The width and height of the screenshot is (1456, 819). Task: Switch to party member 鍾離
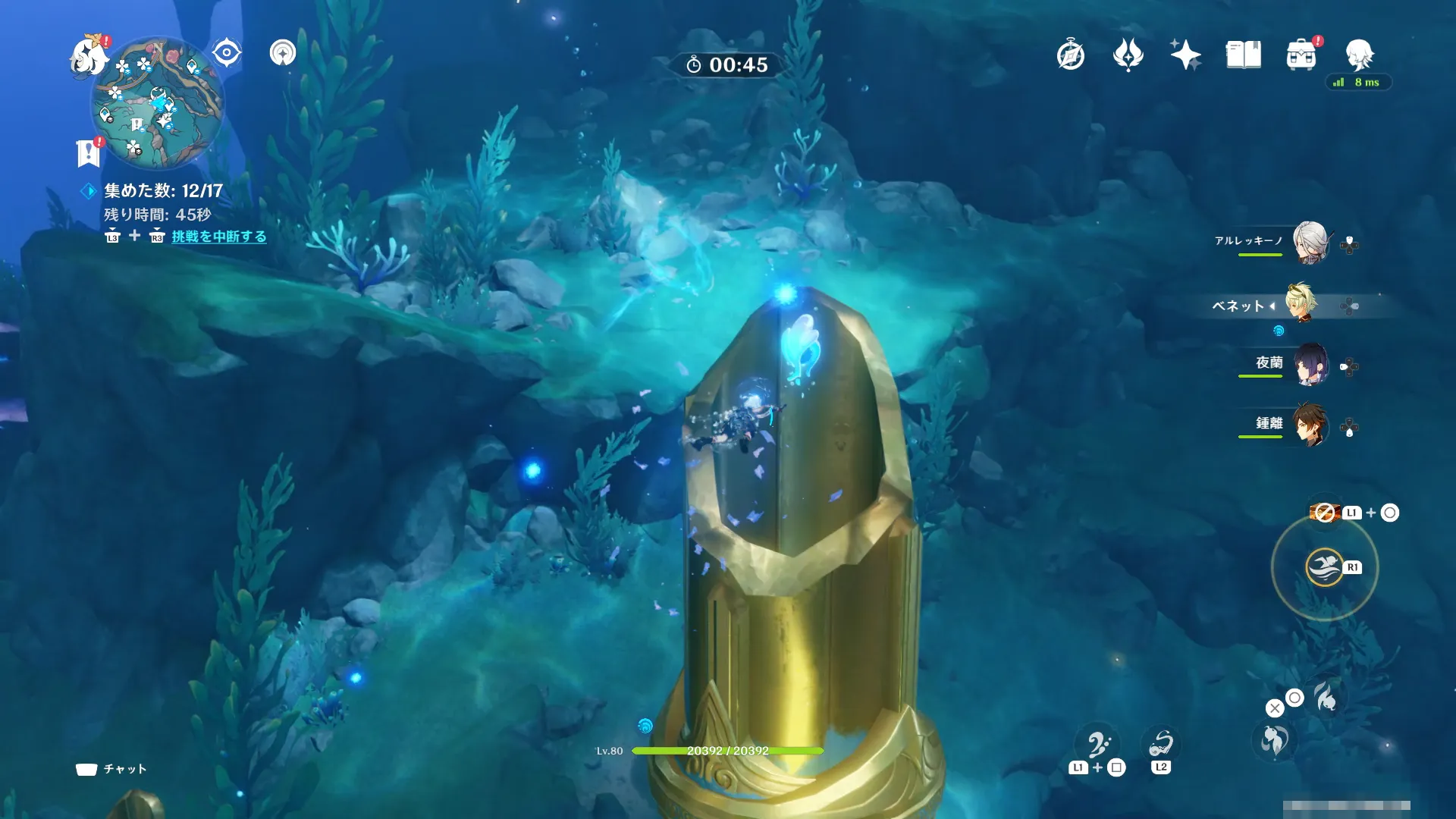click(x=1310, y=425)
